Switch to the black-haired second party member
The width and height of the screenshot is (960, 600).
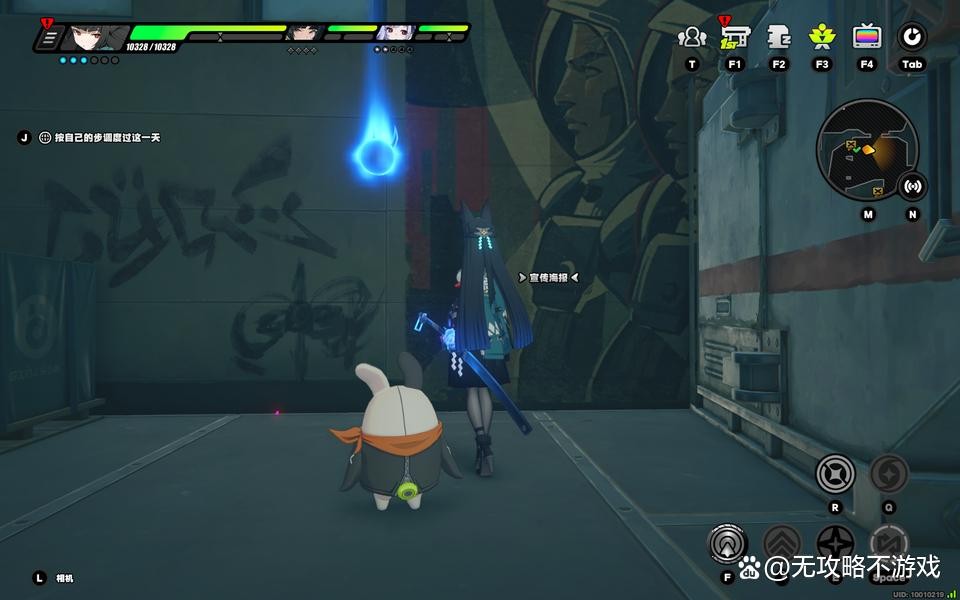[x=301, y=33]
